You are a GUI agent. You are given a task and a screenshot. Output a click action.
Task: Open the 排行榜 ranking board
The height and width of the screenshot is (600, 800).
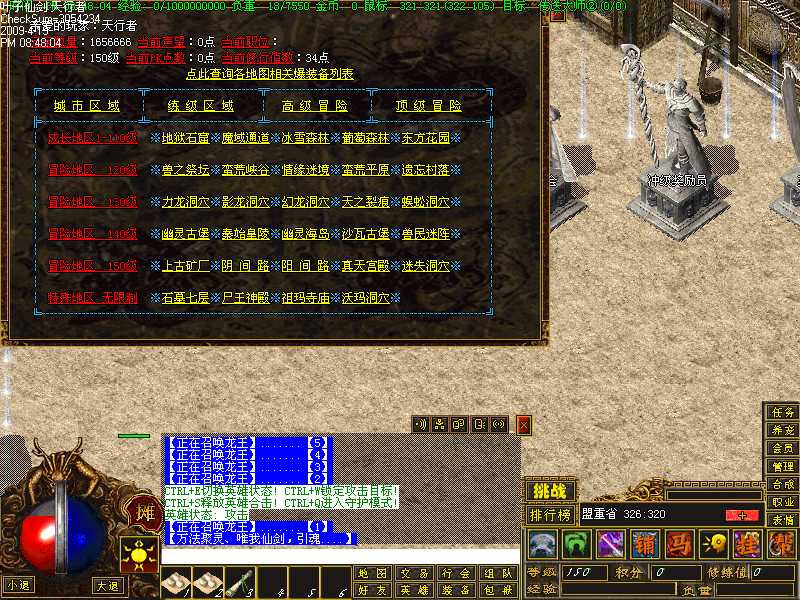click(550, 515)
